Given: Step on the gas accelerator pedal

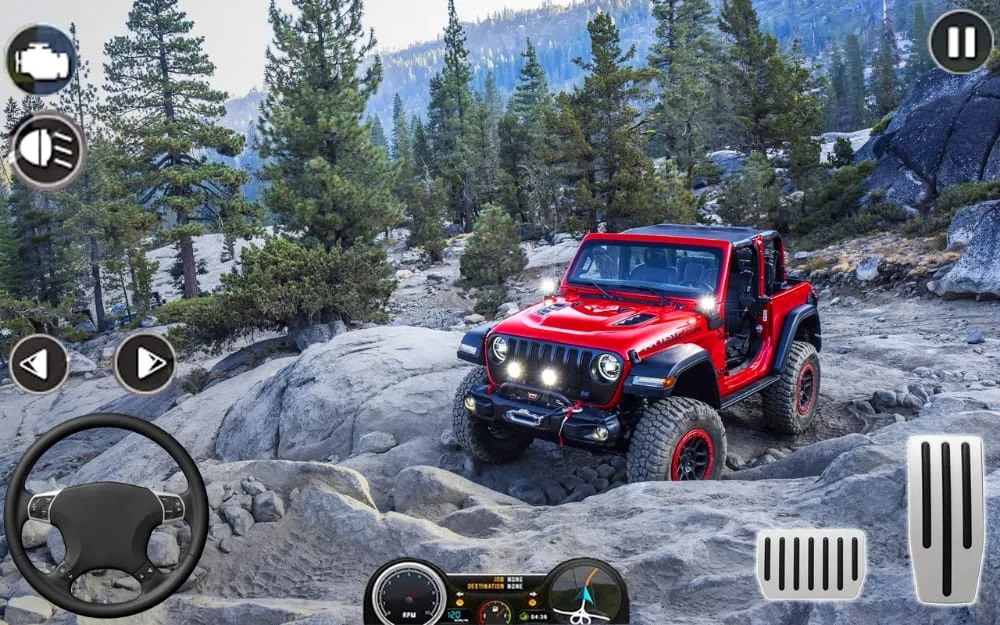Looking at the screenshot, I should tap(945, 519).
